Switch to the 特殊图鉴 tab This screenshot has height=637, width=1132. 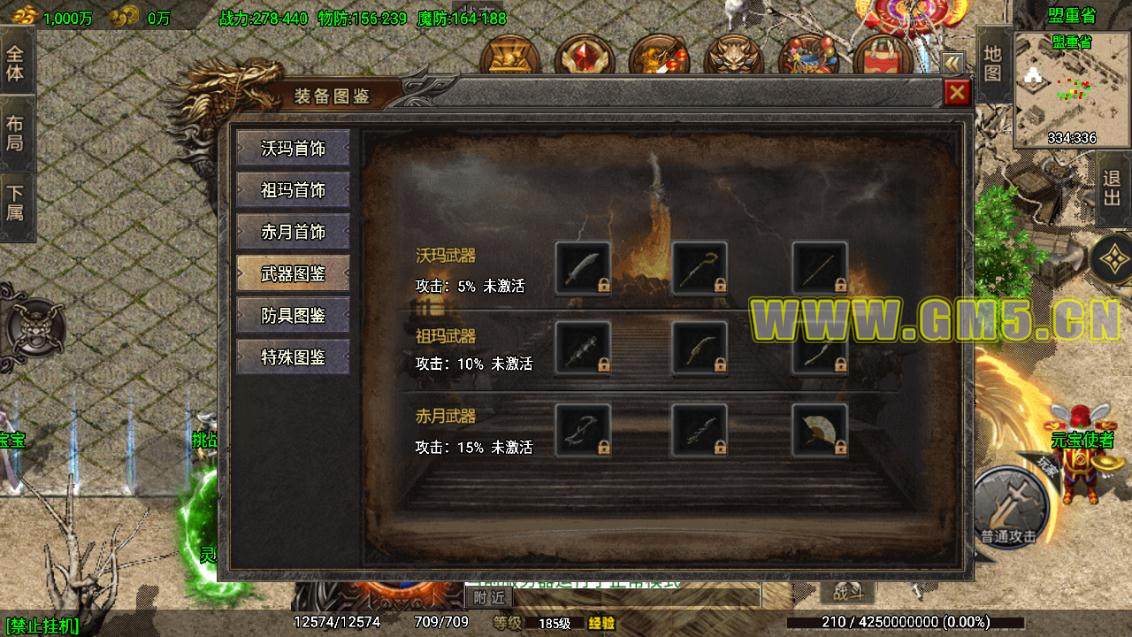pyautogui.click(x=293, y=357)
